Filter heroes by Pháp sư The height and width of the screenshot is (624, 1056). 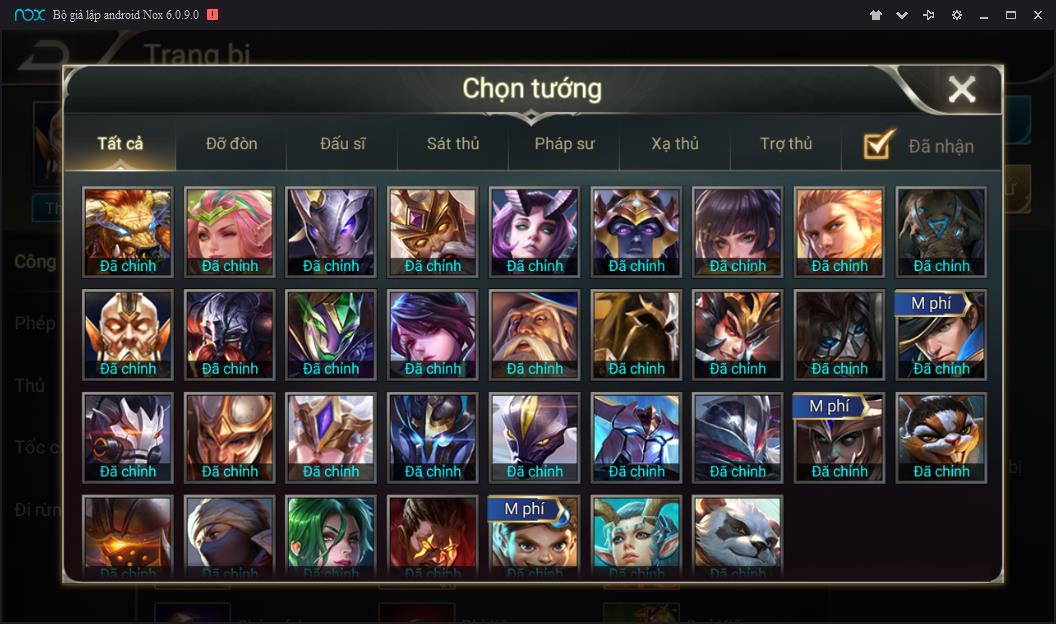coord(564,144)
